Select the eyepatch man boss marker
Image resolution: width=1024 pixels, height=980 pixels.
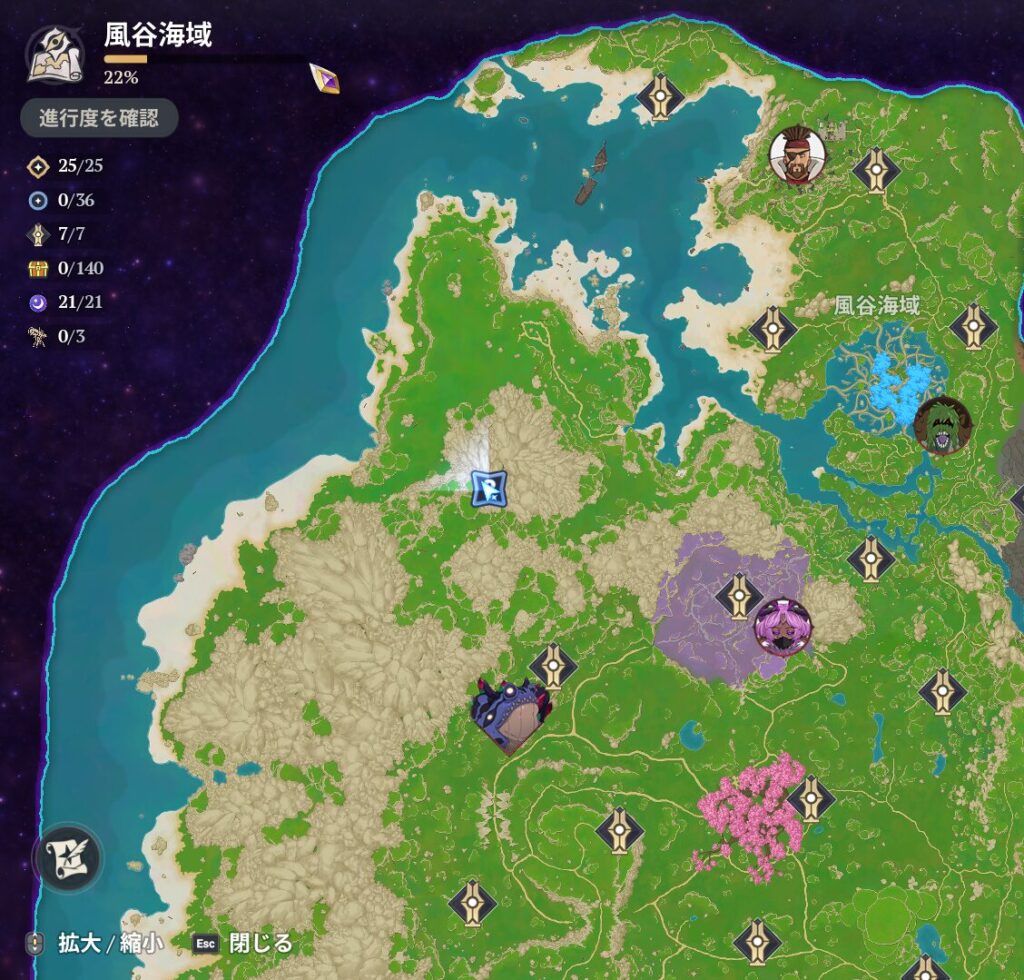797,156
